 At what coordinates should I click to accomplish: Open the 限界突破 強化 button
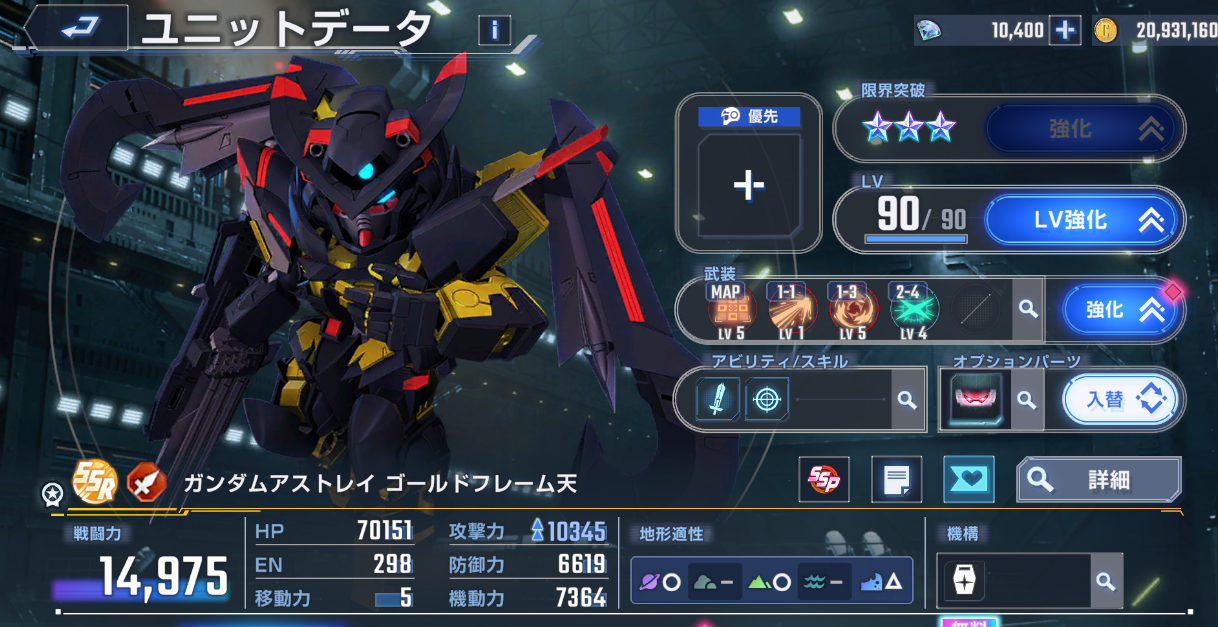[x=1084, y=129]
